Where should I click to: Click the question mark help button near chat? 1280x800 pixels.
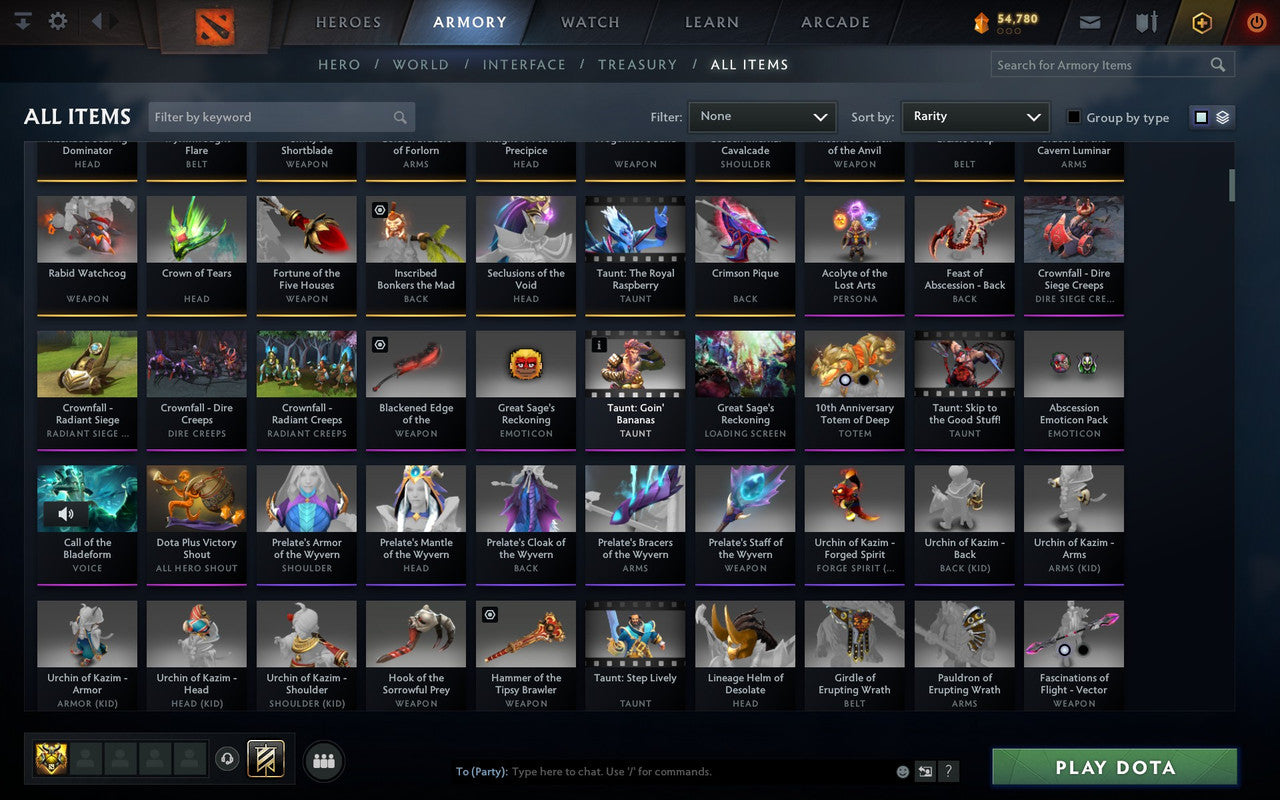tap(947, 771)
